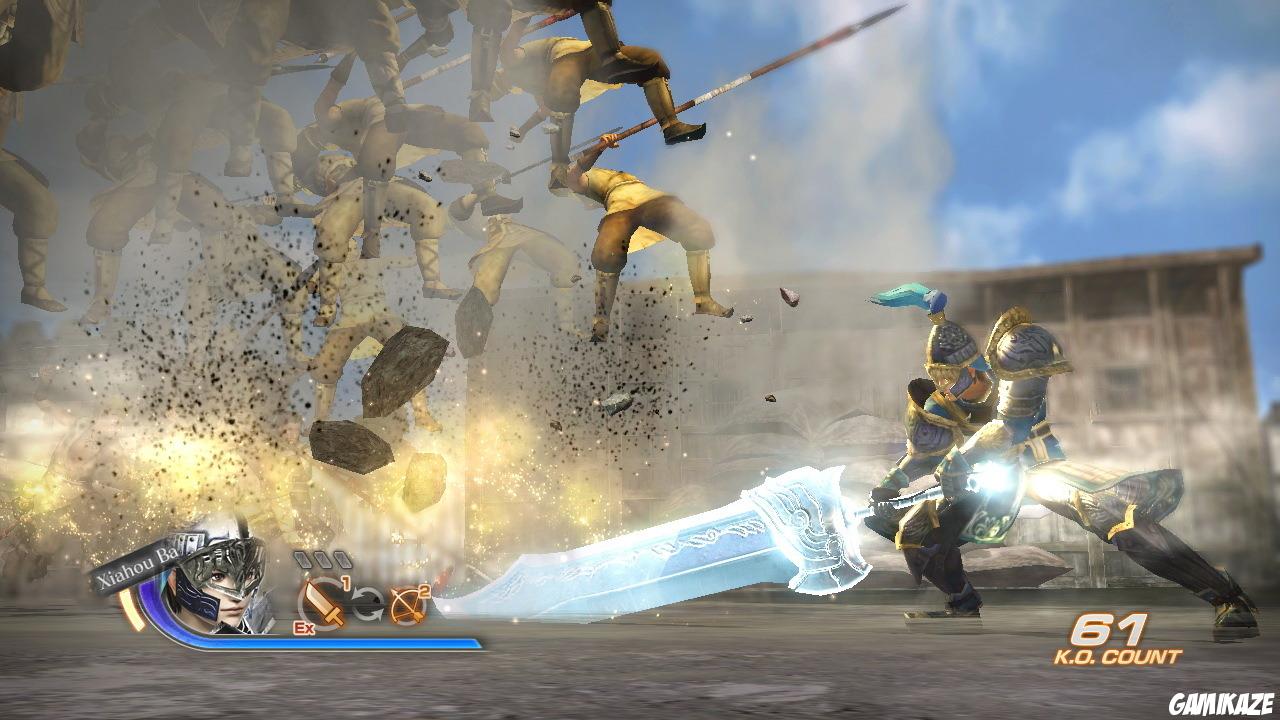
Task: Click the number 2 badge on the bow
Action: click(x=424, y=592)
